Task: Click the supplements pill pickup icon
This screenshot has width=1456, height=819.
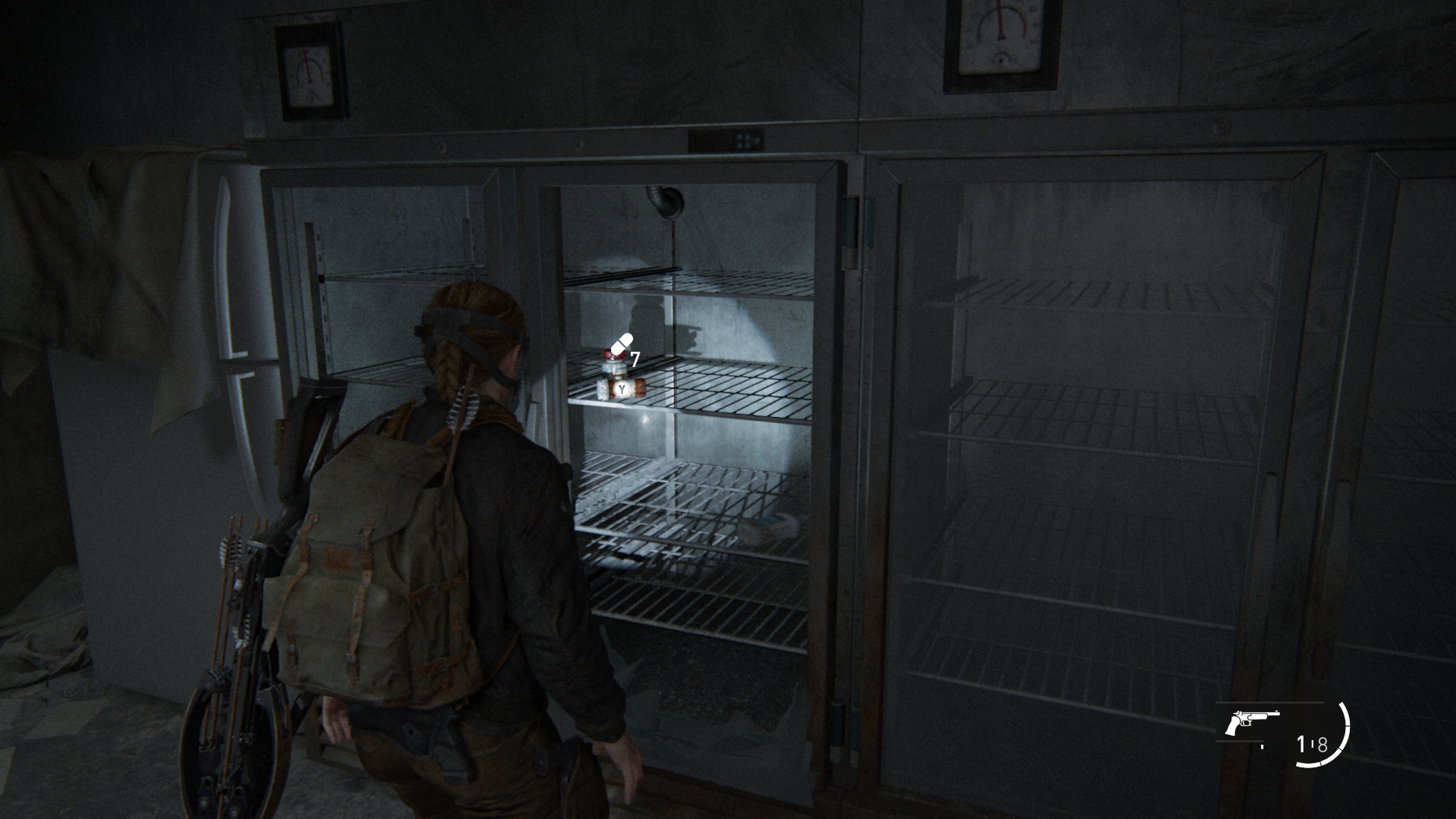Action: click(620, 344)
